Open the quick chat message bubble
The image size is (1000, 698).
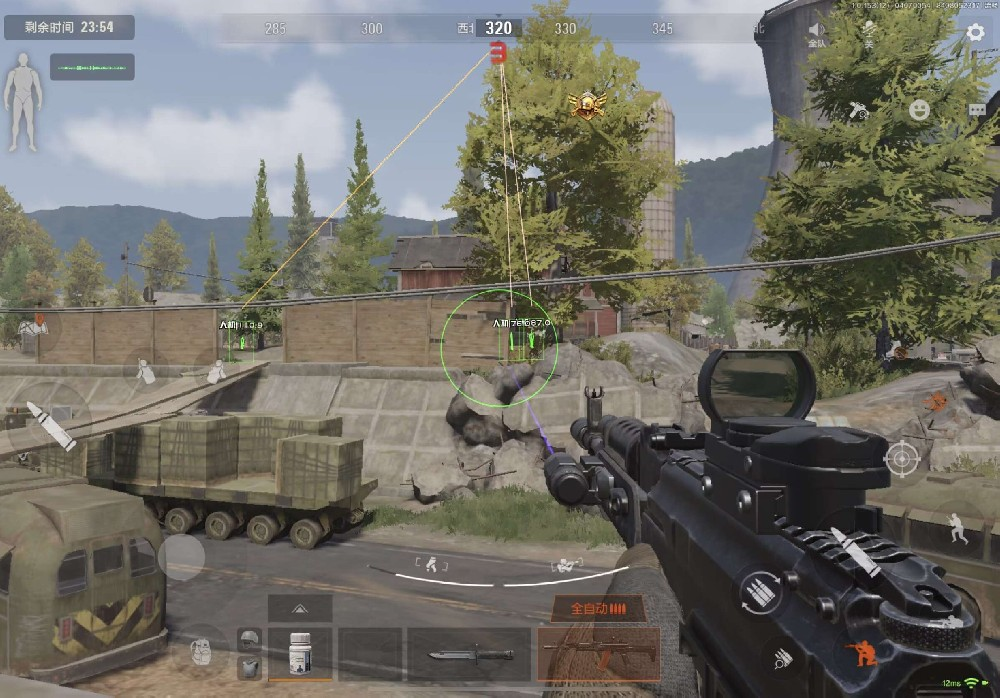tap(977, 110)
